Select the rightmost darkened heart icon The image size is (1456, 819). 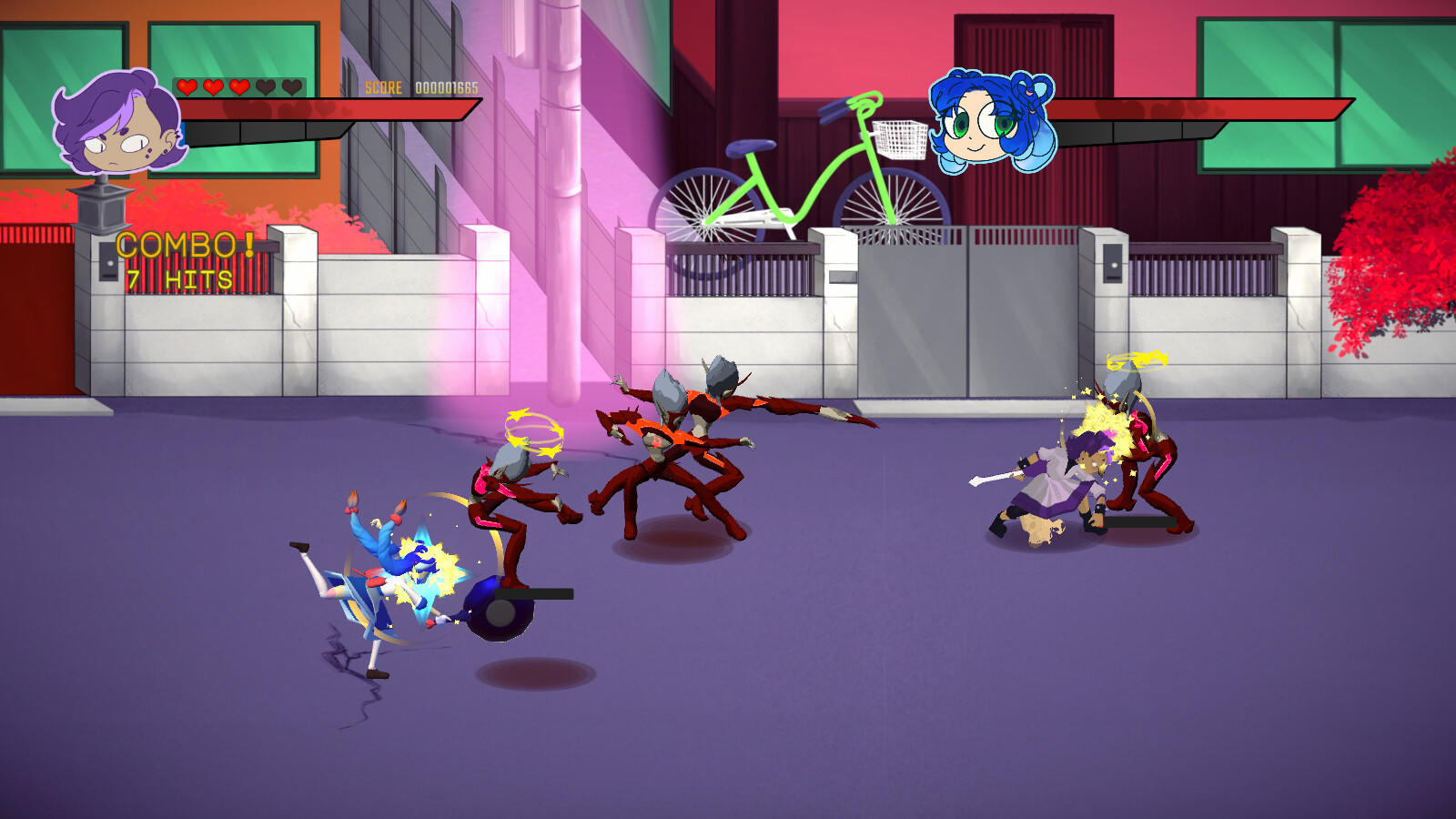(x=291, y=86)
